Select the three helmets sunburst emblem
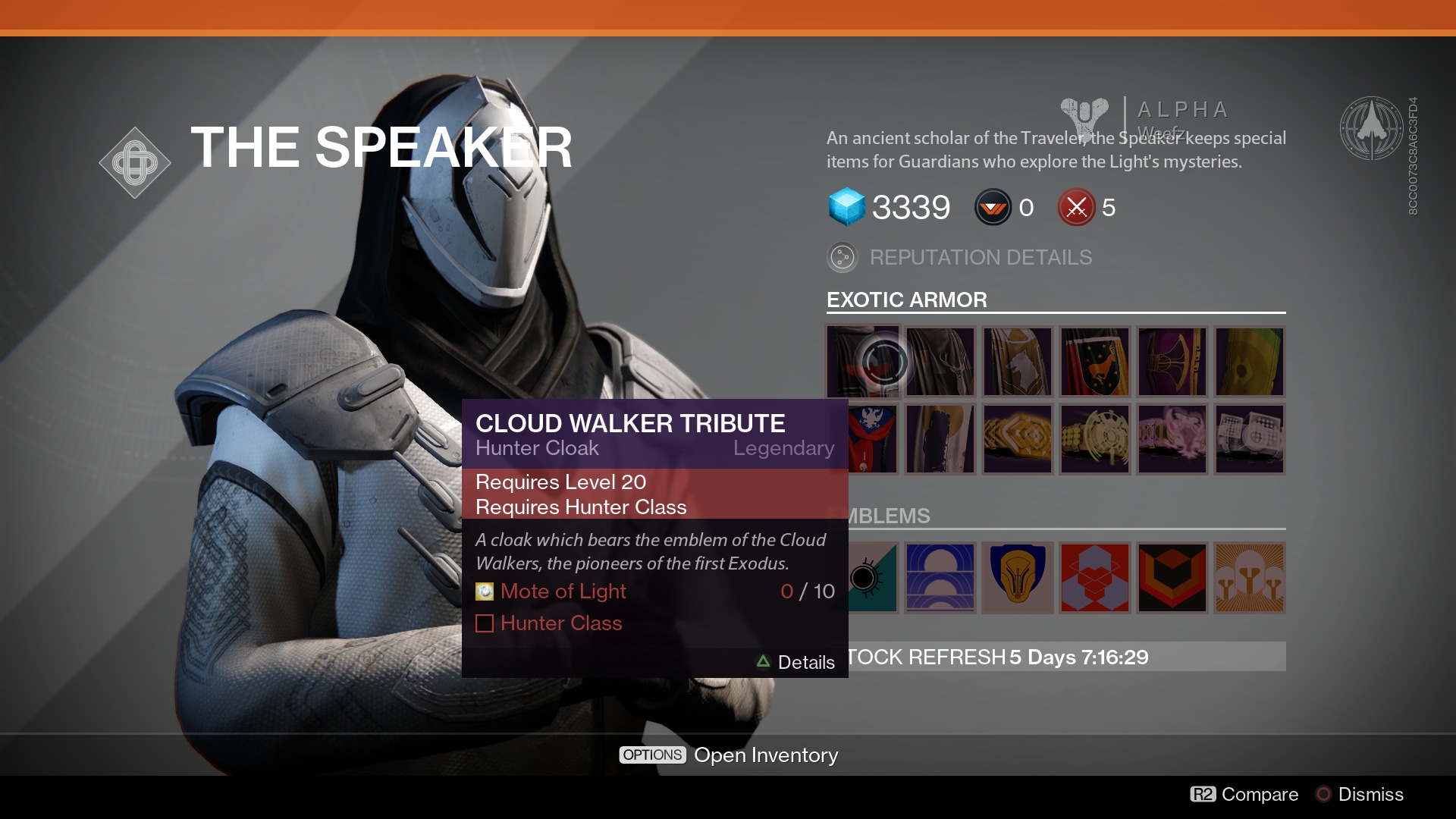Image resolution: width=1456 pixels, height=819 pixels. tap(1250, 578)
